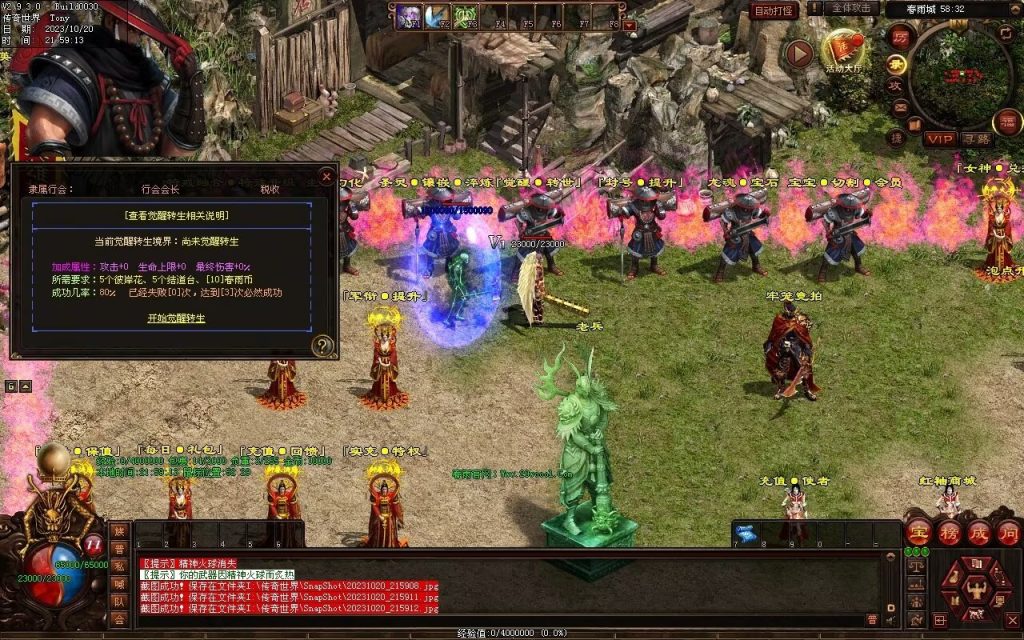Image resolution: width=1024 pixels, height=640 pixels.
Task: Open the 查看觉醒转生相关说明 explanation link
Action: tap(176, 215)
